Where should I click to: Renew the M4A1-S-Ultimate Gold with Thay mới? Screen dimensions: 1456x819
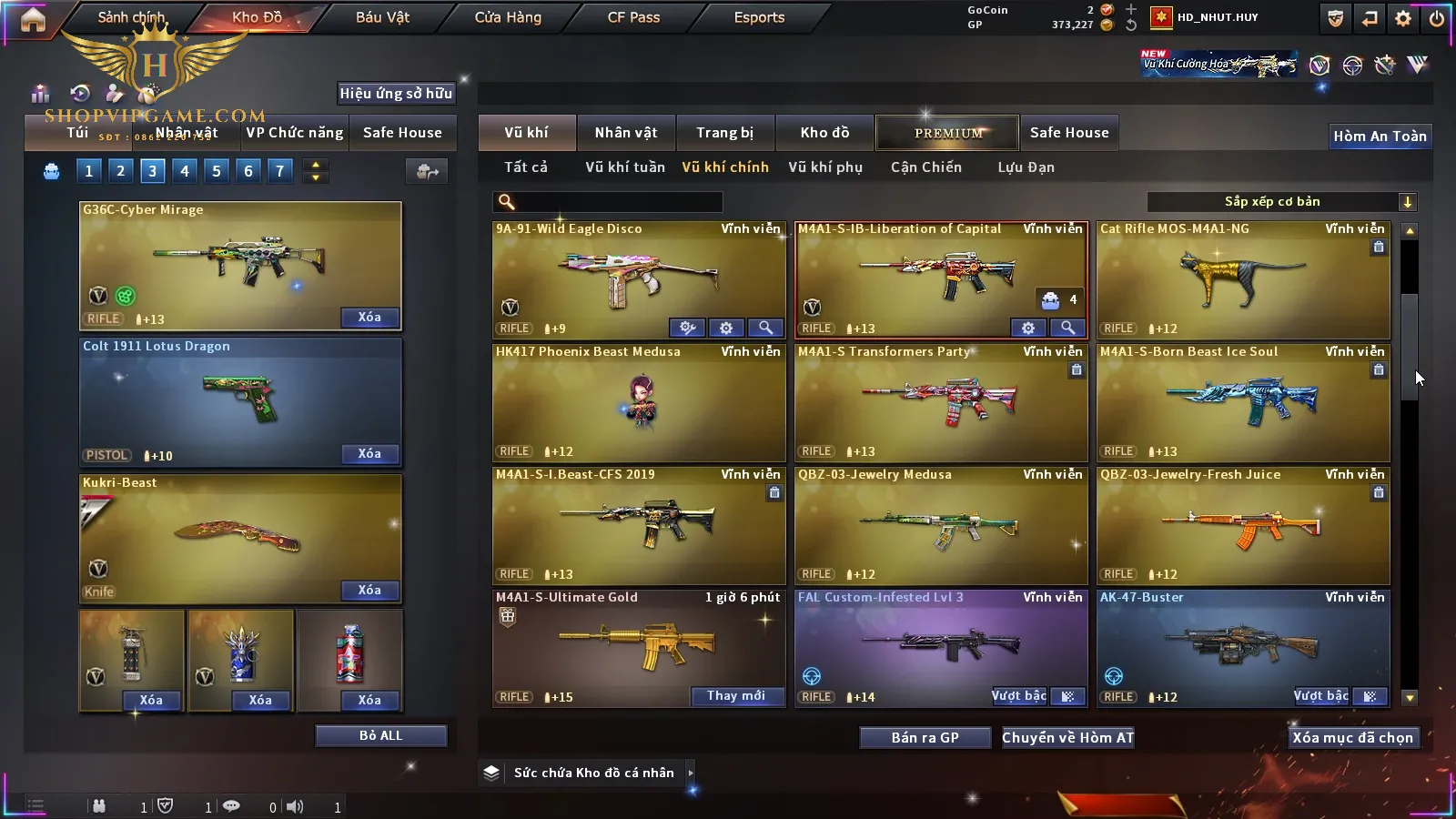coord(736,696)
